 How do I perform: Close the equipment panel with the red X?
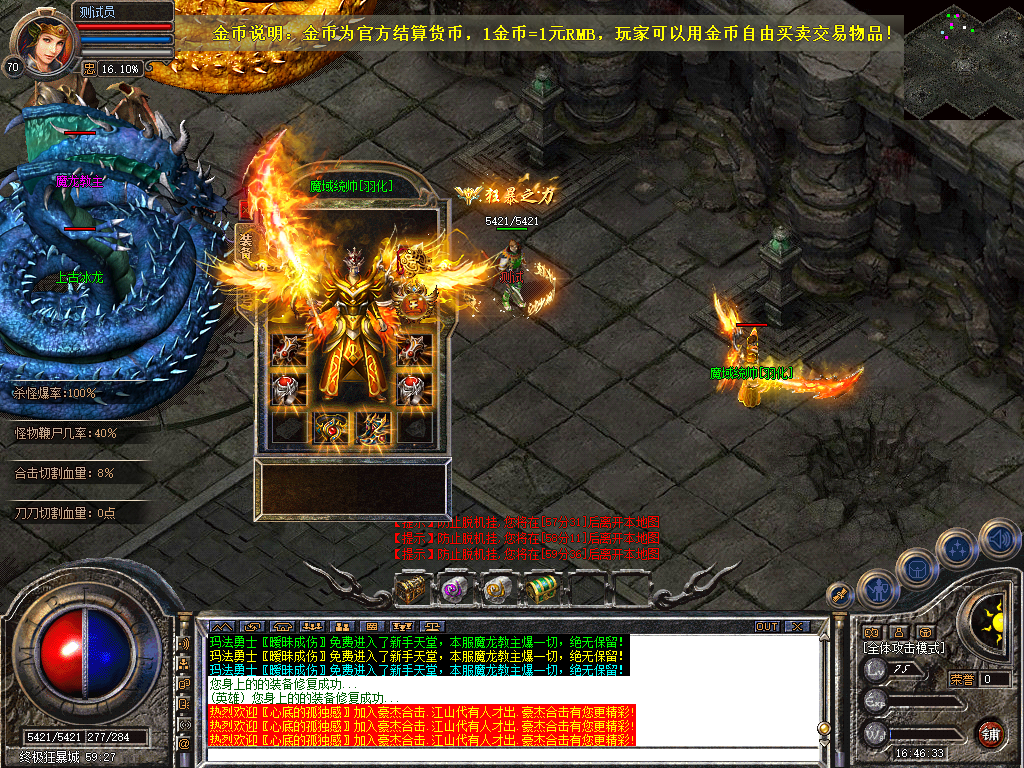click(x=244, y=210)
